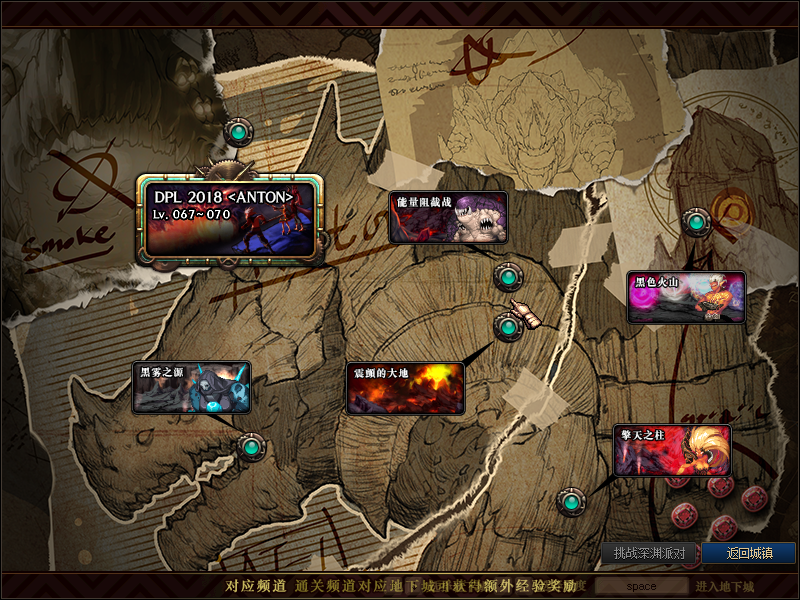
Task: Choose the 擎天之柱 dungeon card
Action: [x=672, y=451]
